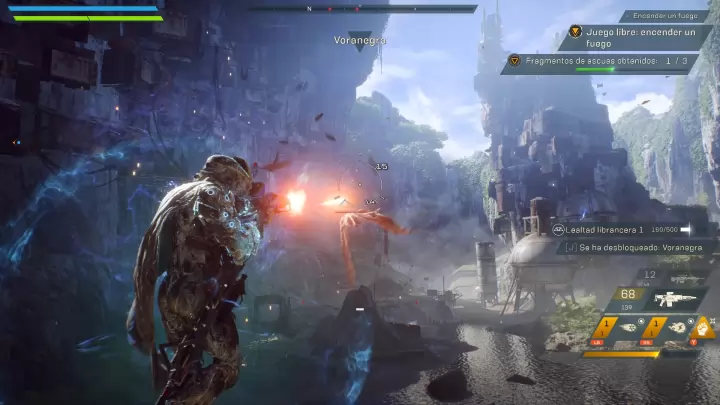Click the compass bar at the top
720x405 pixels.
click(x=363, y=9)
